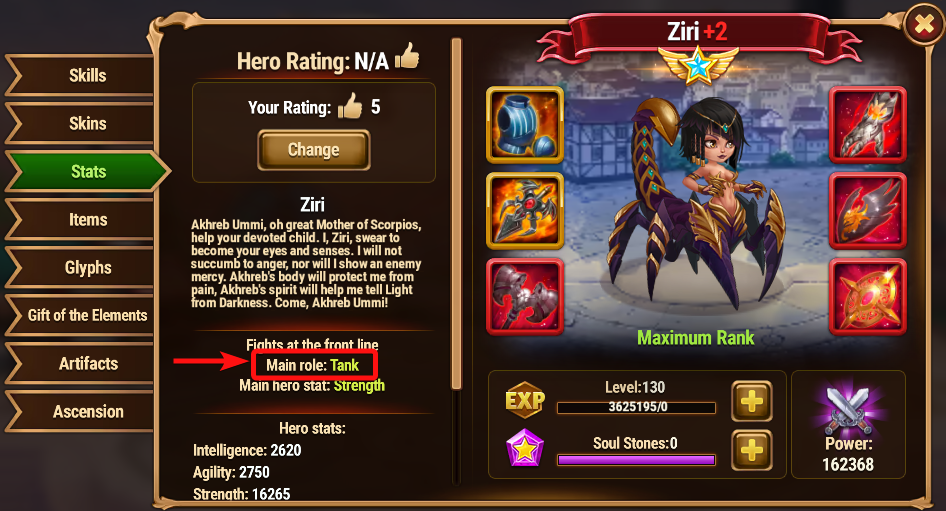Select the silver gauntlet equipment slot
The image size is (946, 511).
point(867,124)
